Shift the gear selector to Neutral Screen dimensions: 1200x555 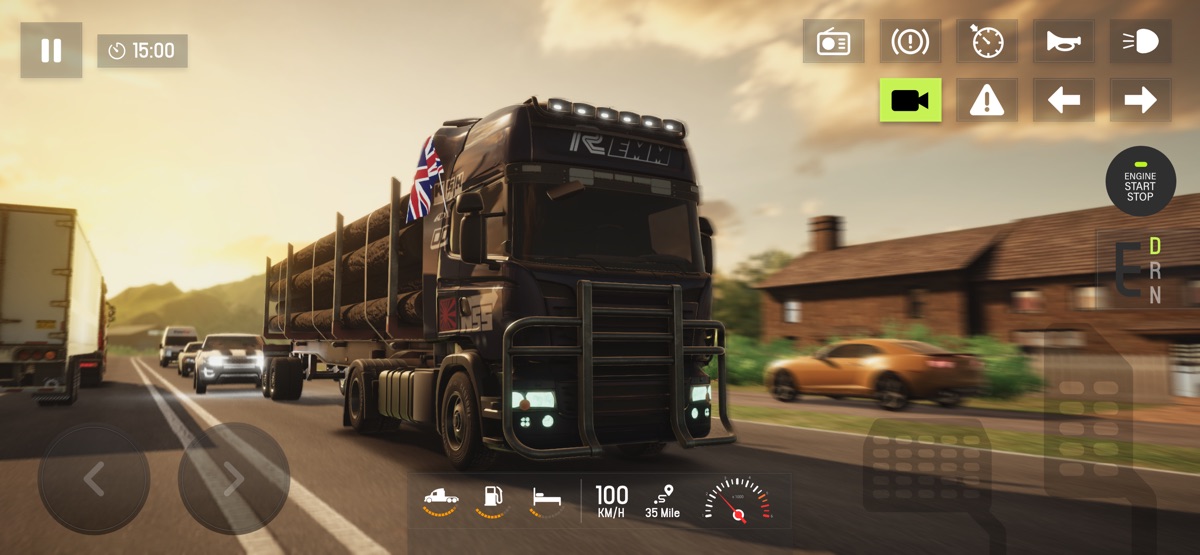[x=1155, y=295]
